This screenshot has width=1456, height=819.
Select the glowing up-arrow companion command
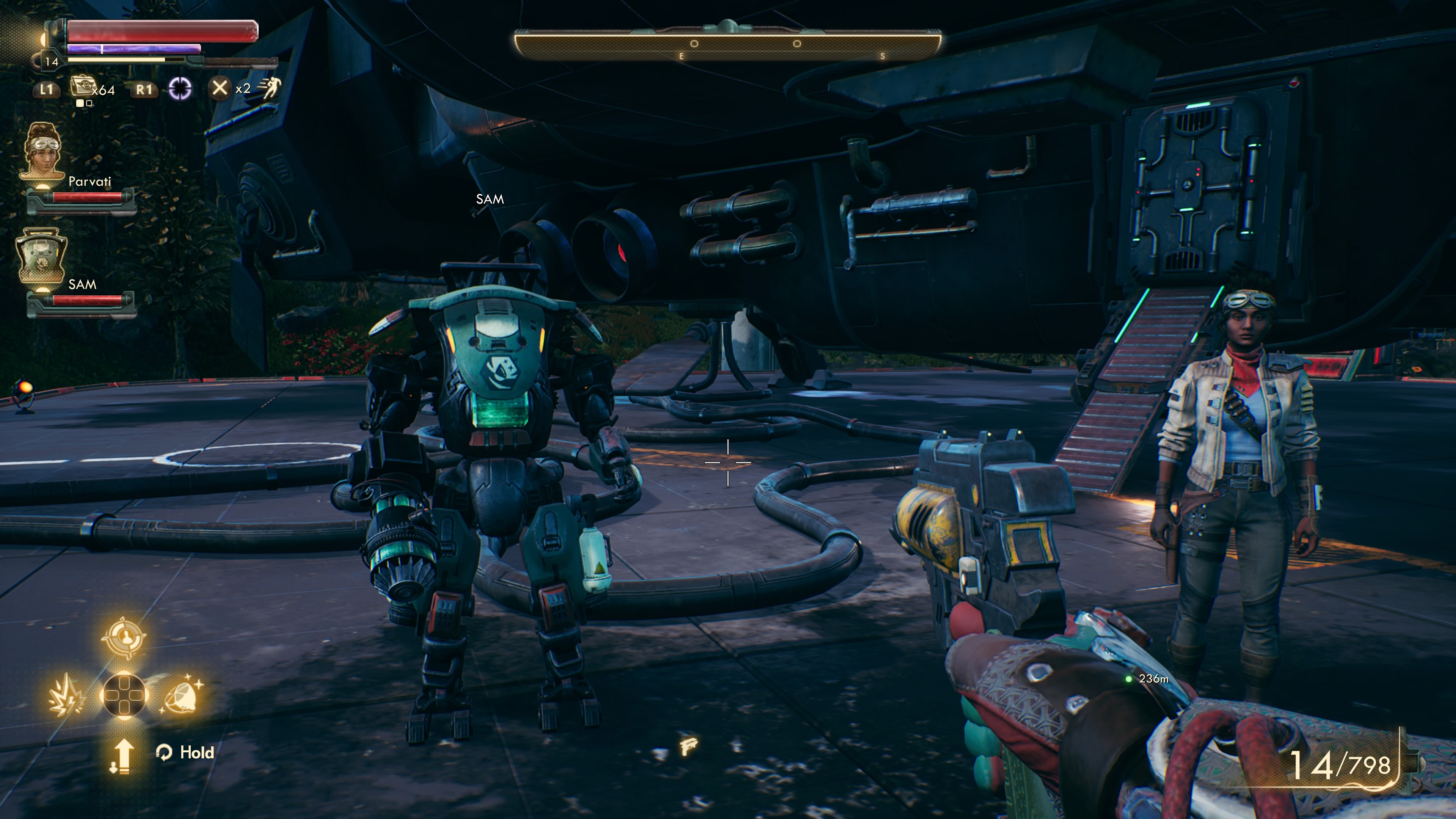click(122, 755)
